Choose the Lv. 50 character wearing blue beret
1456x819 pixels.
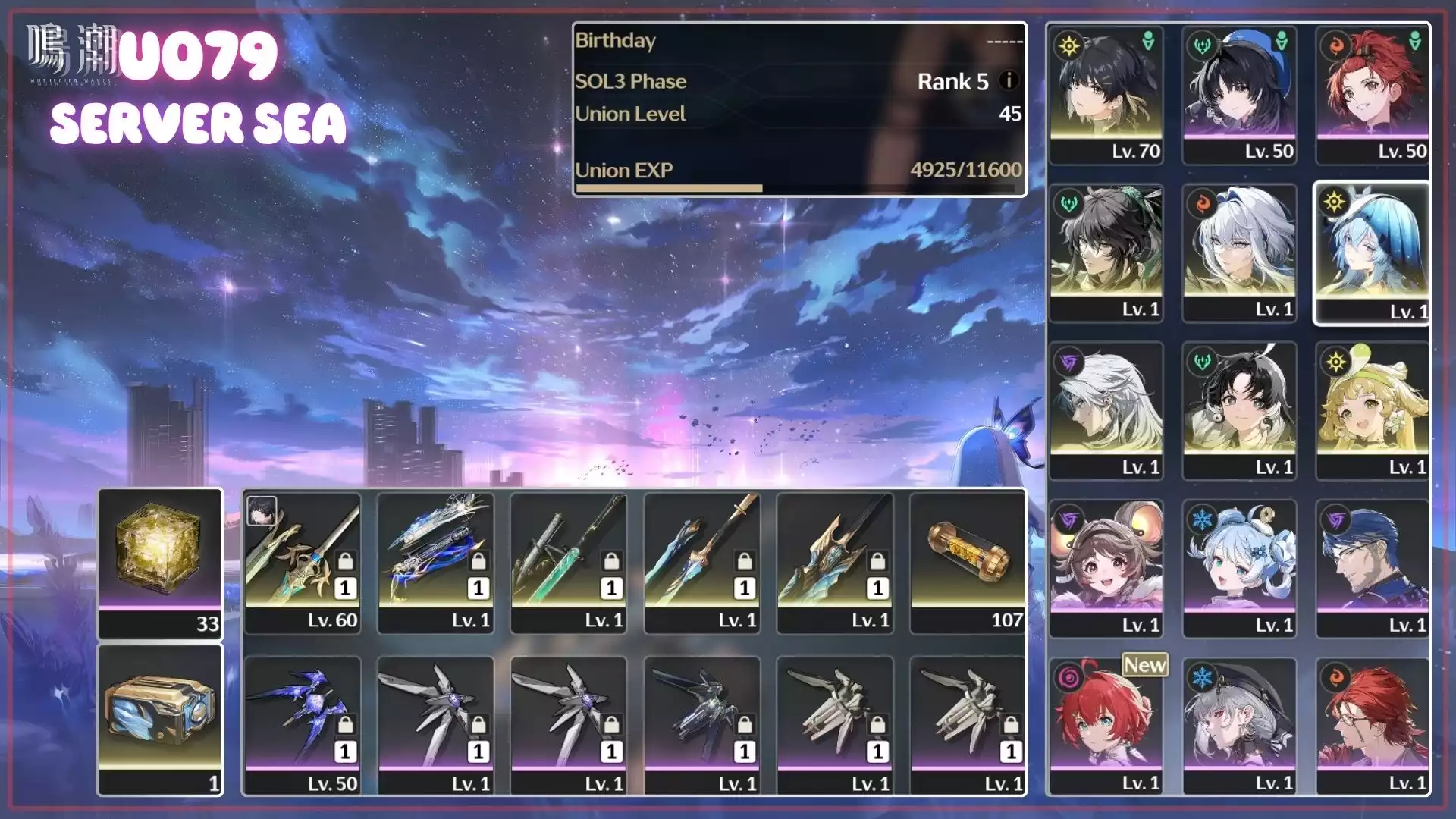point(1239,94)
